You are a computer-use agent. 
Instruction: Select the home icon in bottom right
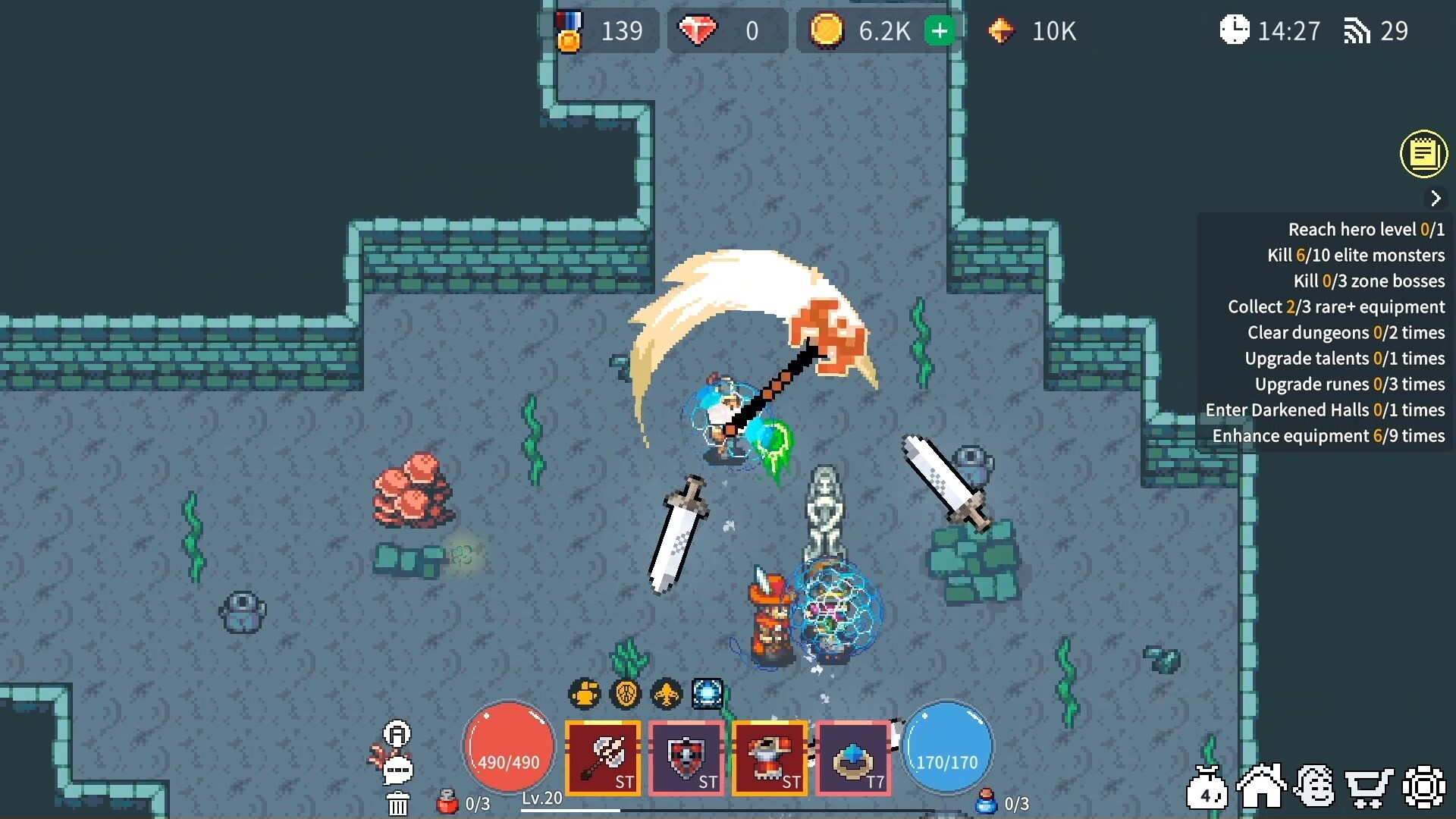click(x=1261, y=786)
